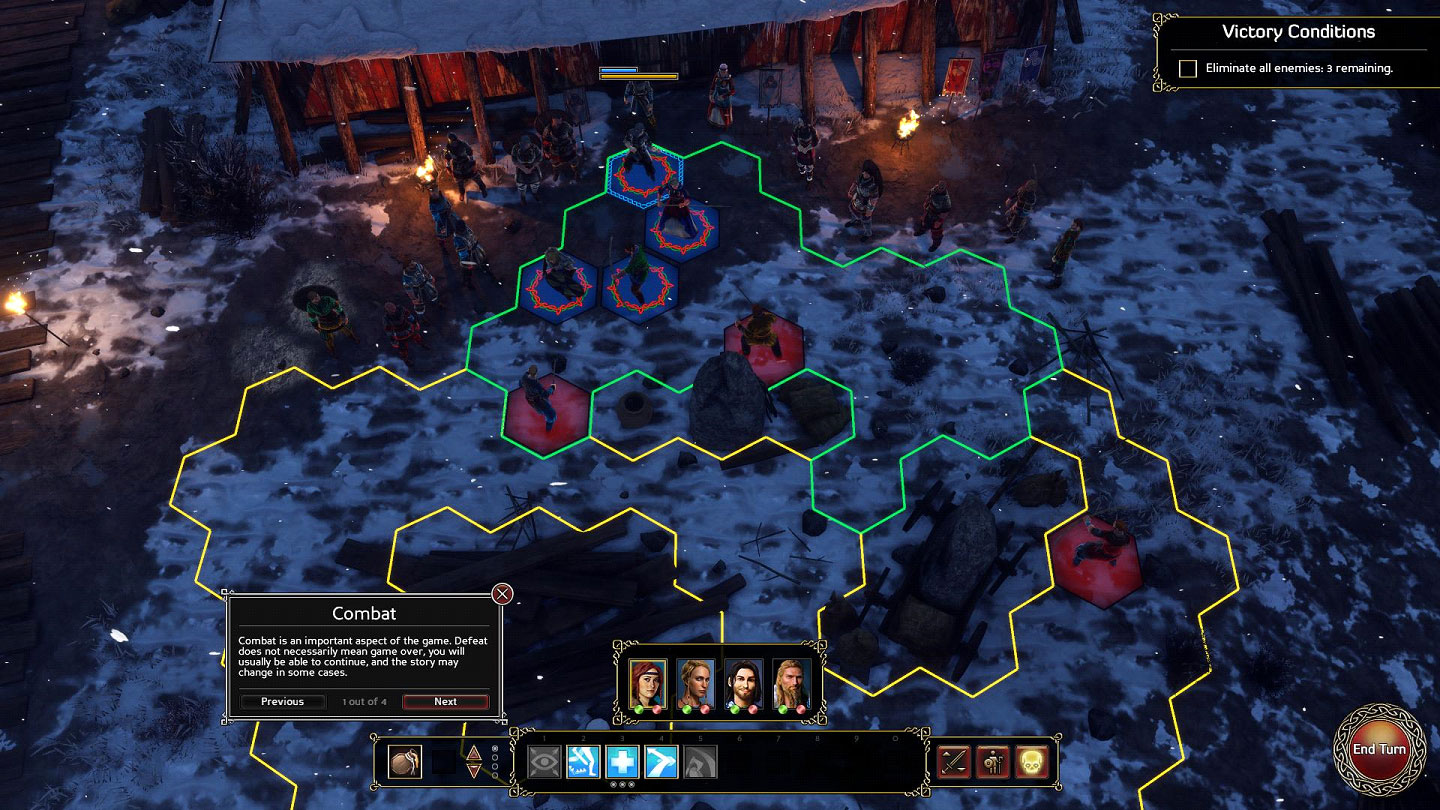
Task: Use the blue cross healing ability
Action: [621, 762]
